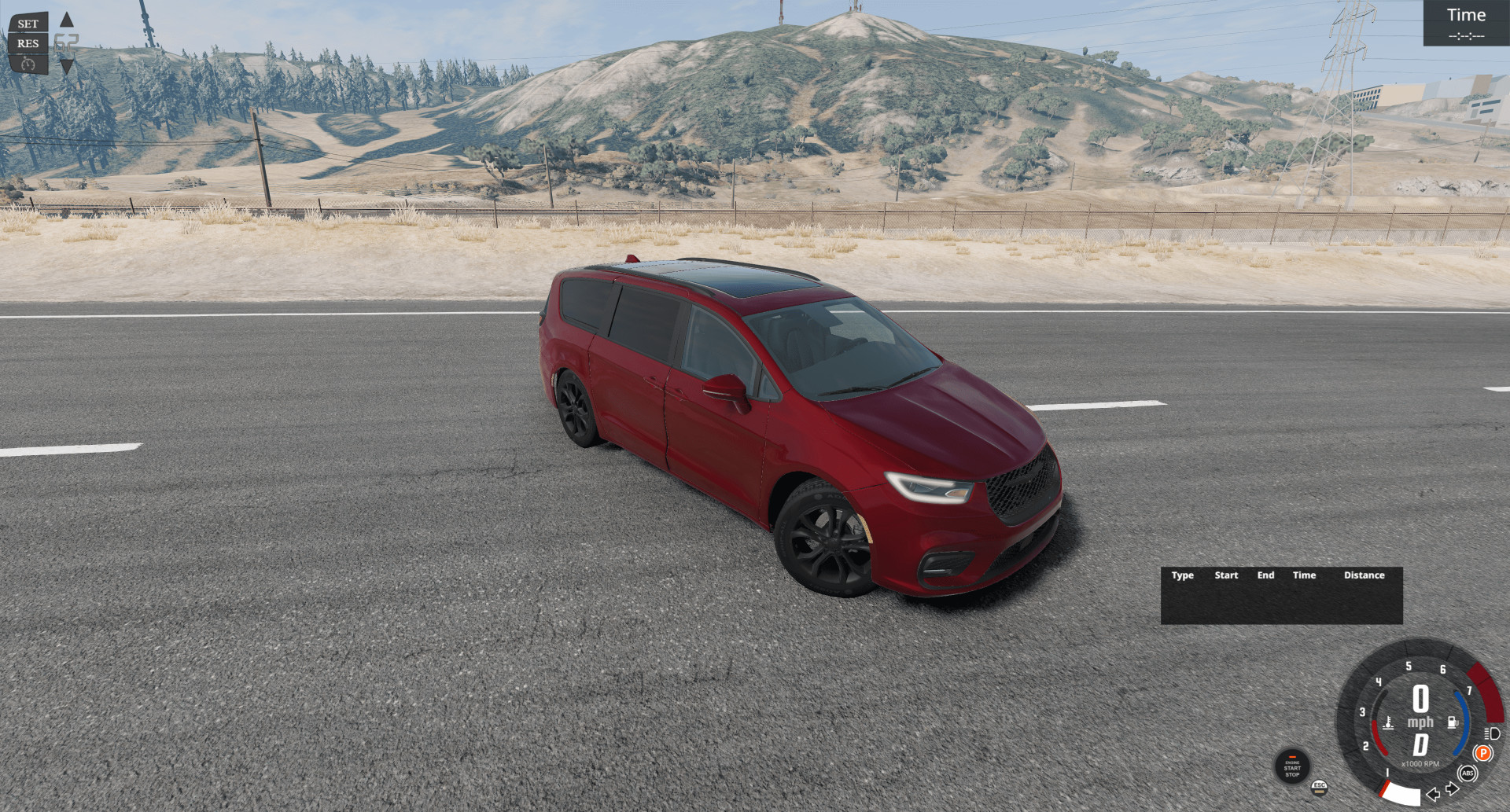Click the ABS indicator icon on the tachometer

click(1468, 773)
